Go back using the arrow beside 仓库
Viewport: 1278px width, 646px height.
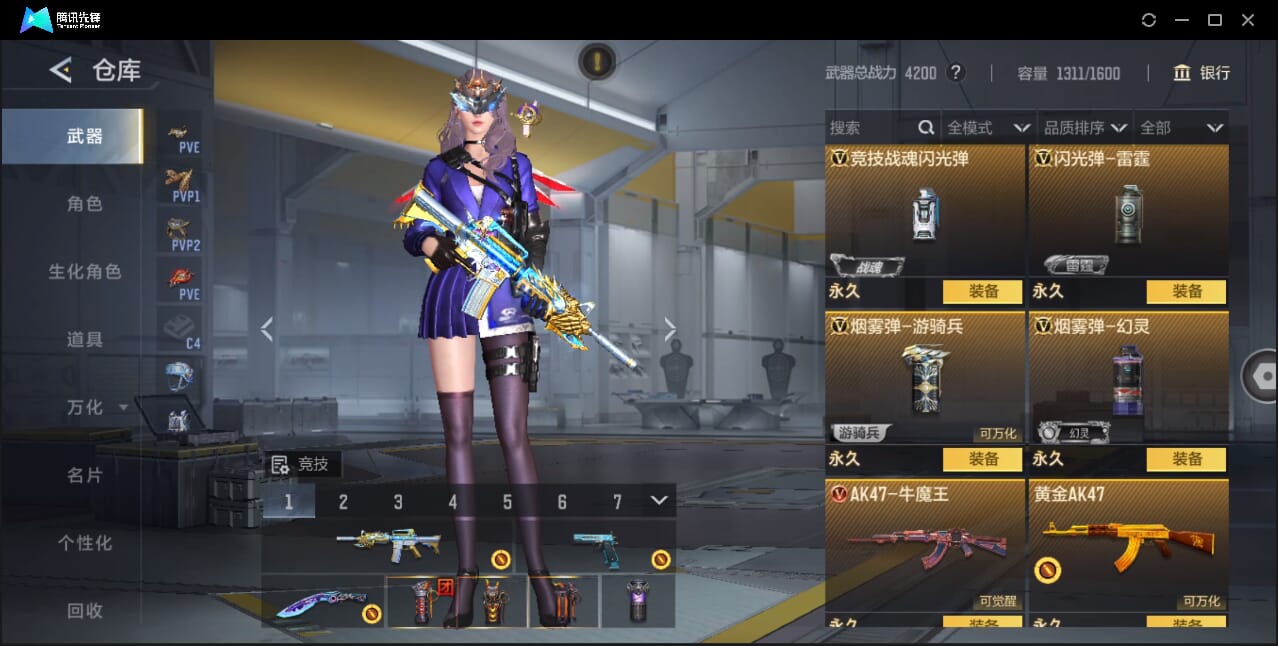click(61, 70)
